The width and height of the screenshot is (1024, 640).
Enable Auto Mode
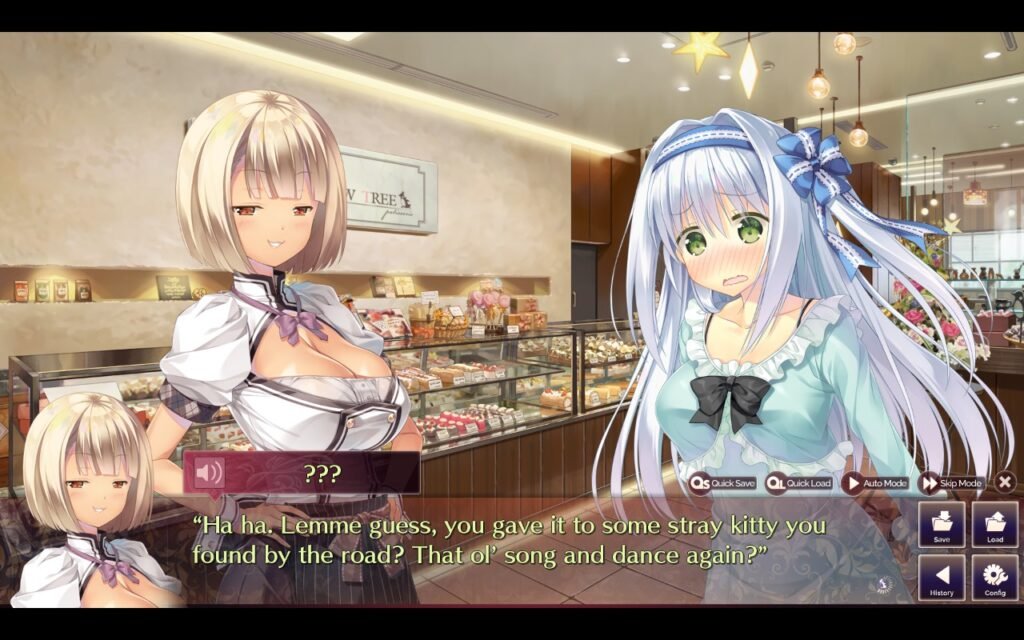pos(875,483)
